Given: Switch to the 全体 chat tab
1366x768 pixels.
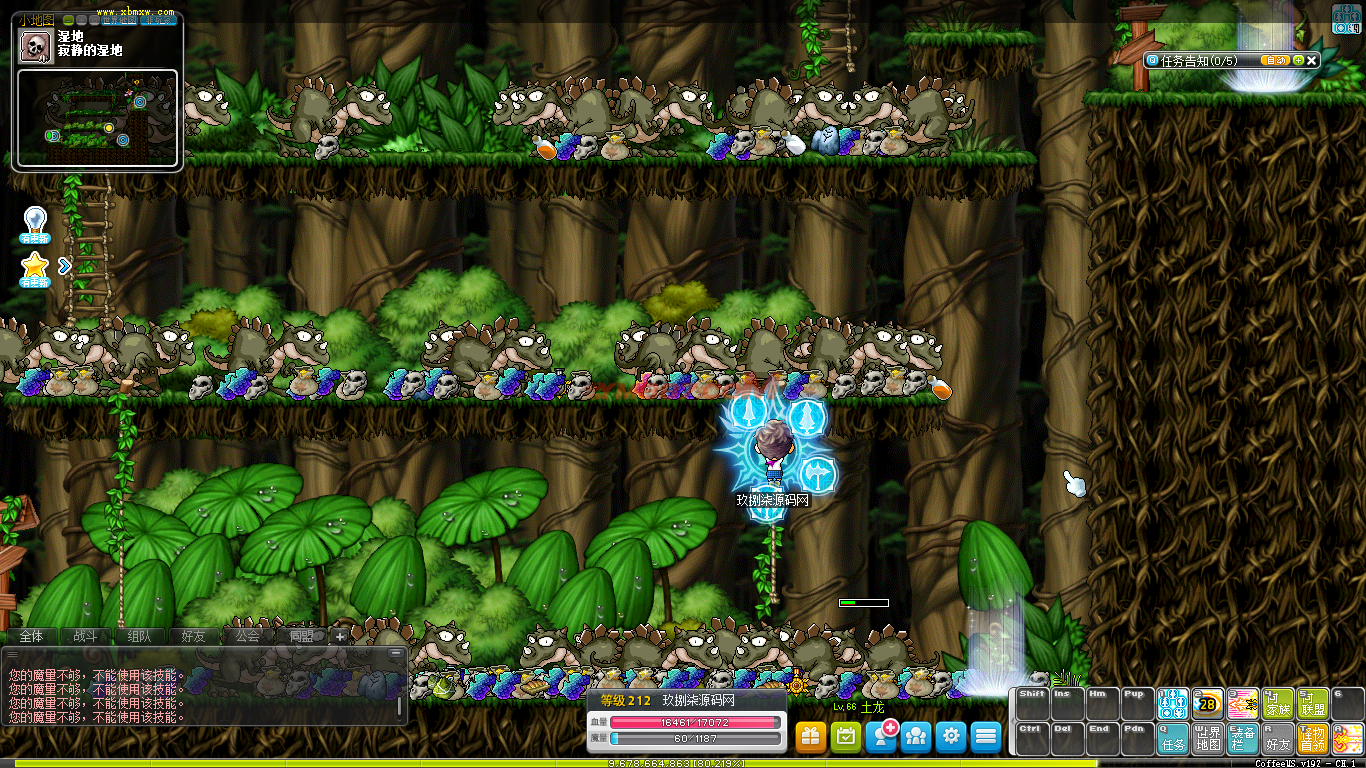Looking at the screenshot, I should (x=31, y=636).
